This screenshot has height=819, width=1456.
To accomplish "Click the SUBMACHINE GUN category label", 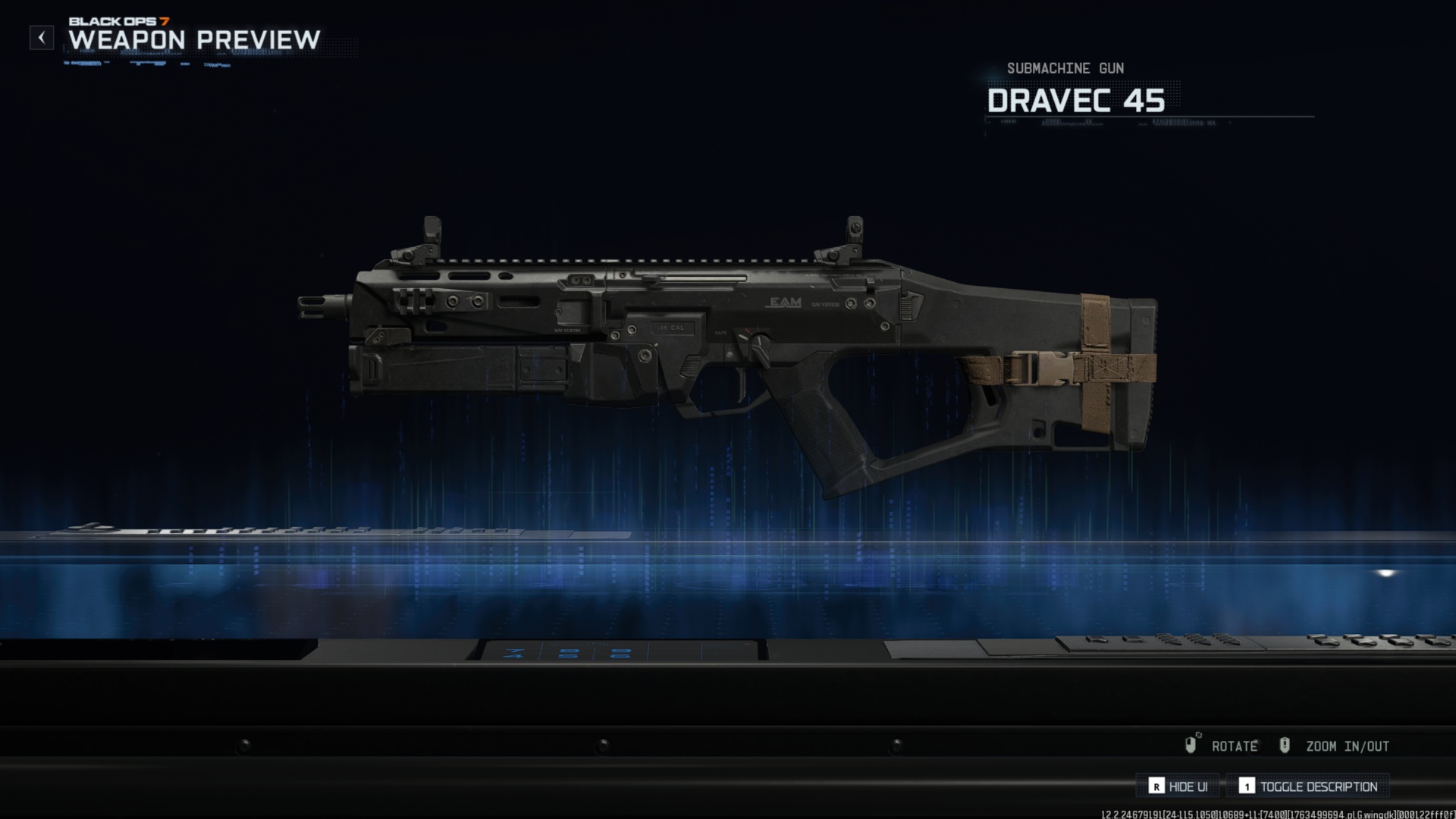I will (x=1065, y=68).
